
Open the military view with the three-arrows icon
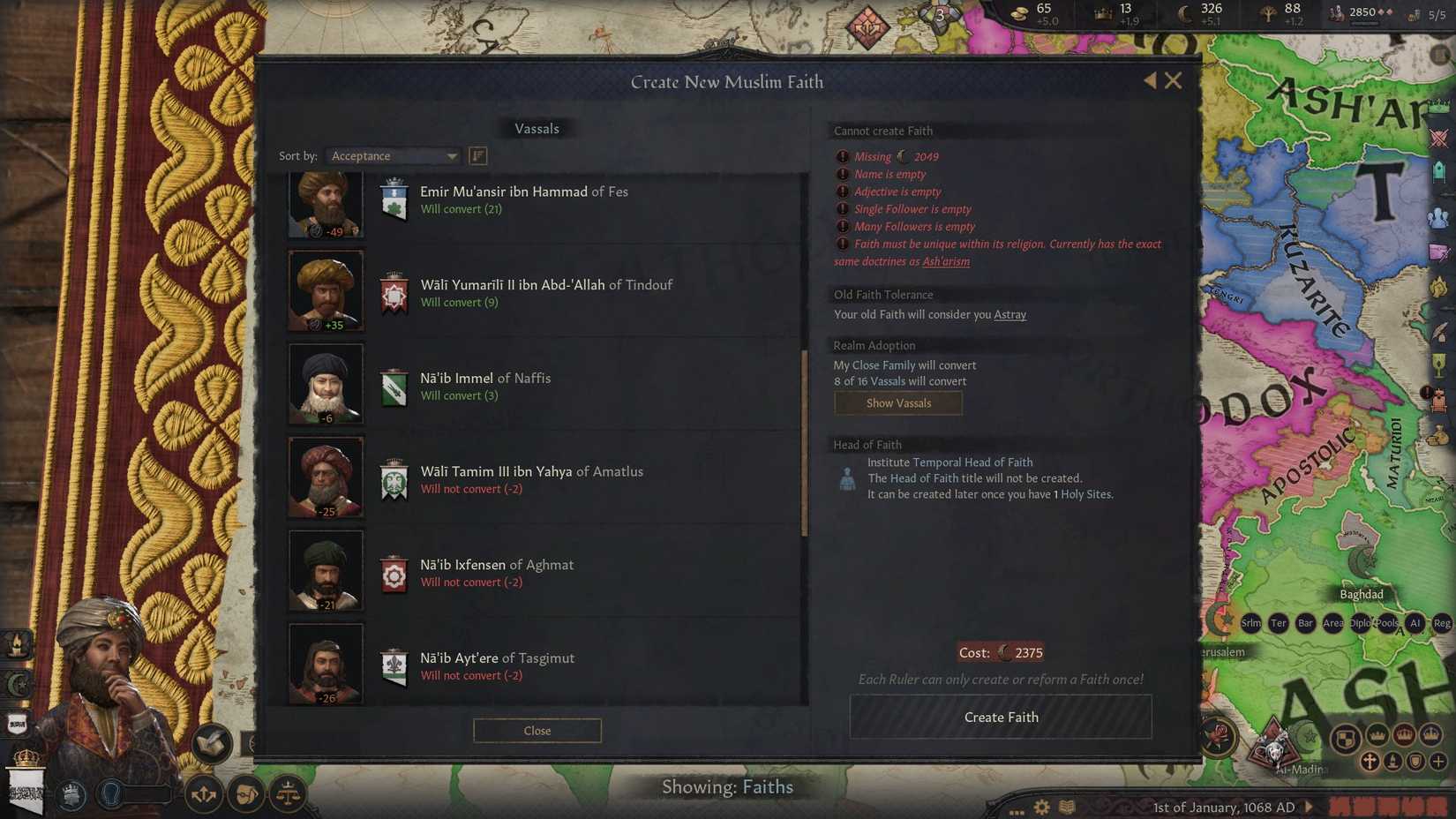(204, 794)
